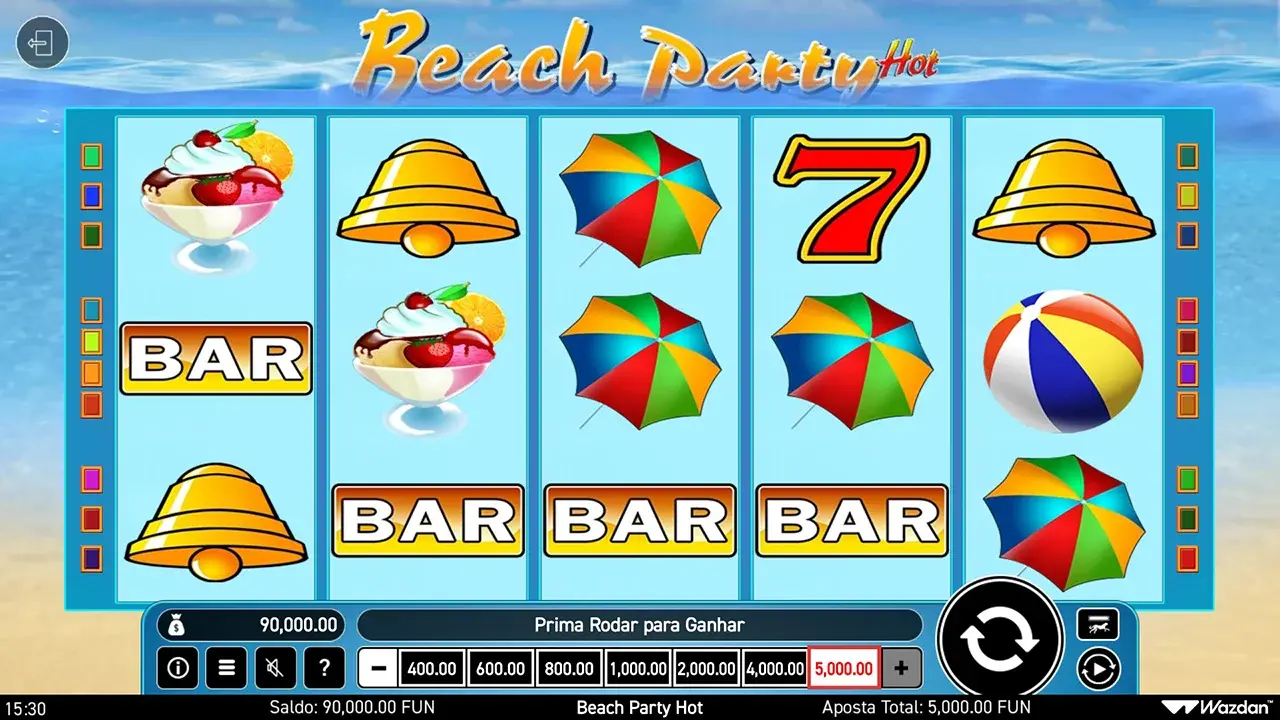Increase the bet with the plus button
The height and width of the screenshot is (720, 1280).
pyautogui.click(x=901, y=668)
